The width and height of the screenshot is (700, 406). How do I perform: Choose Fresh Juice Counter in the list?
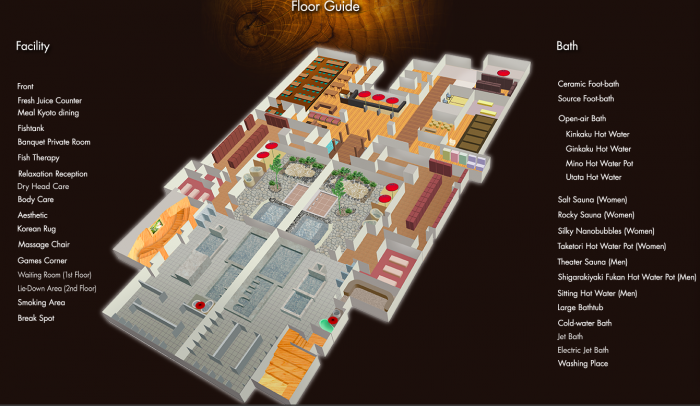click(x=49, y=101)
